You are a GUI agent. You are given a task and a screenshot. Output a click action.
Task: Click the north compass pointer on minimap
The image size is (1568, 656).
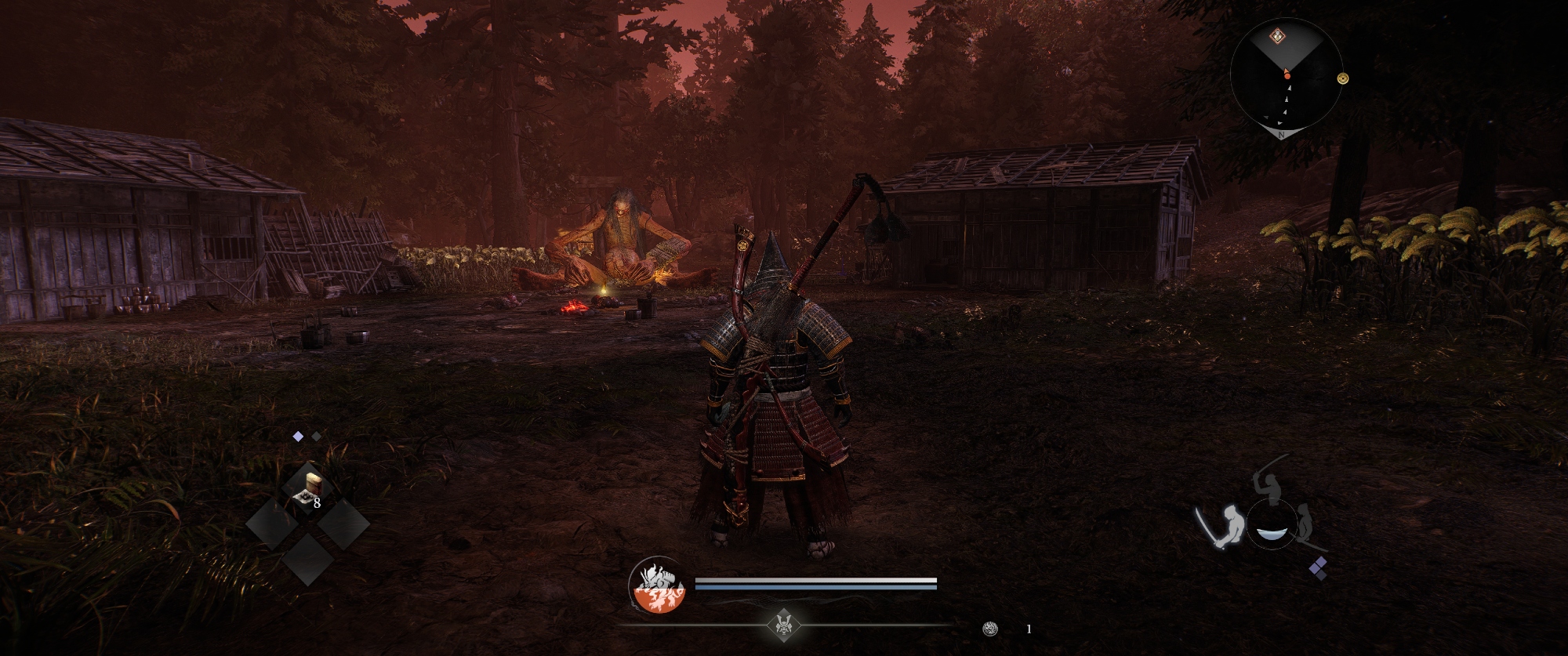[x=1281, y=133]
